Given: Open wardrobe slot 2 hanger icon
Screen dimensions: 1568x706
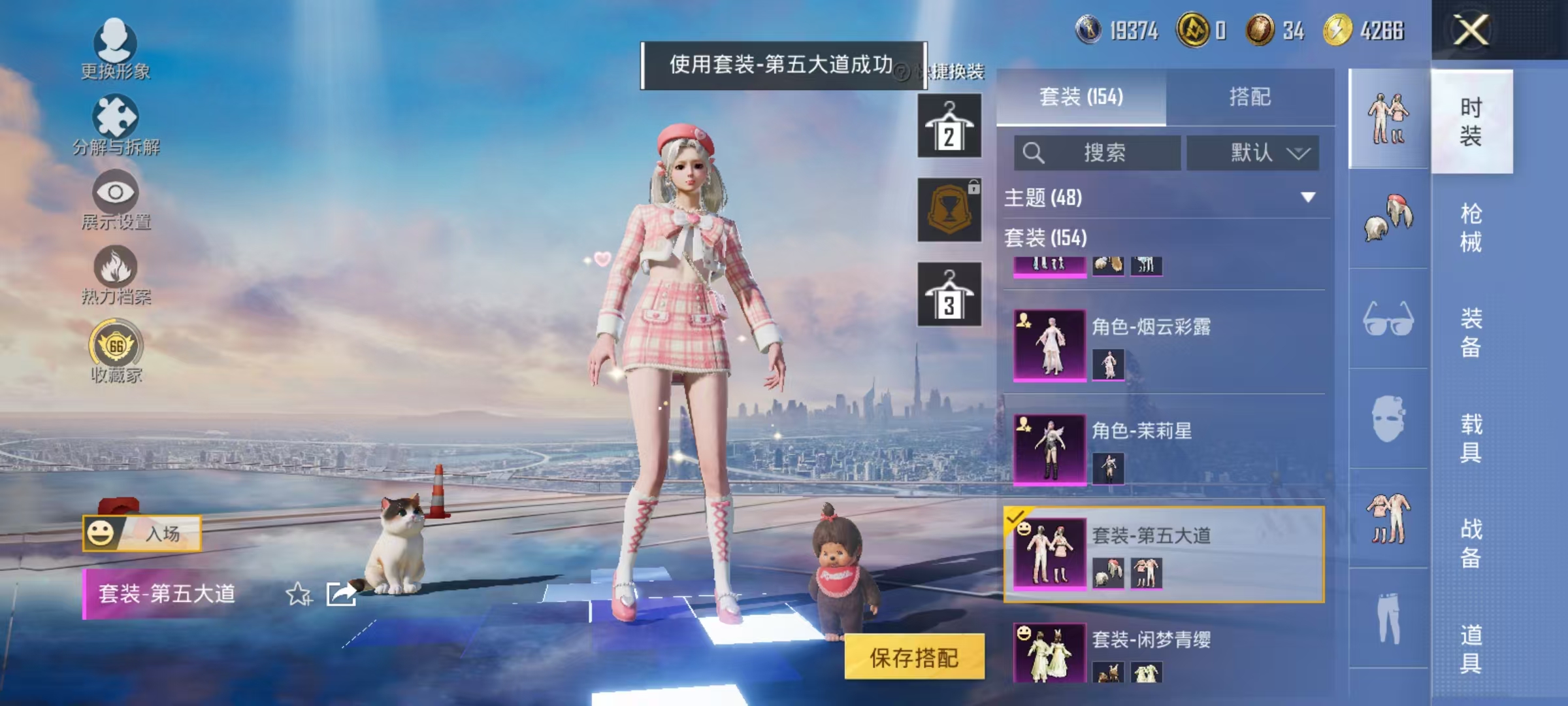Looking at the screenshot, I should click(949, 126).
